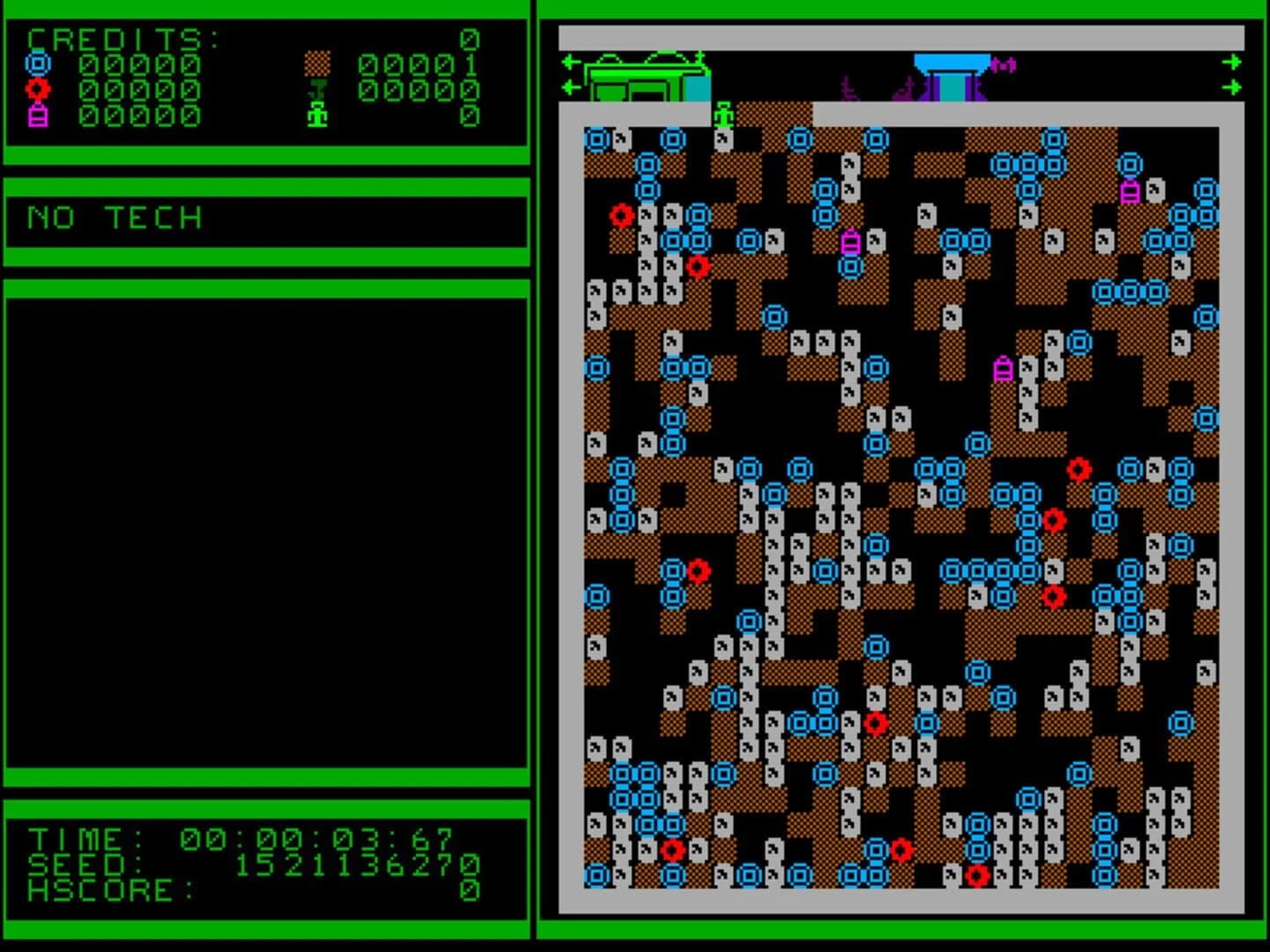Select the SEED number field
This screenshot has height=952, width=1270.
tap(176, 866)
